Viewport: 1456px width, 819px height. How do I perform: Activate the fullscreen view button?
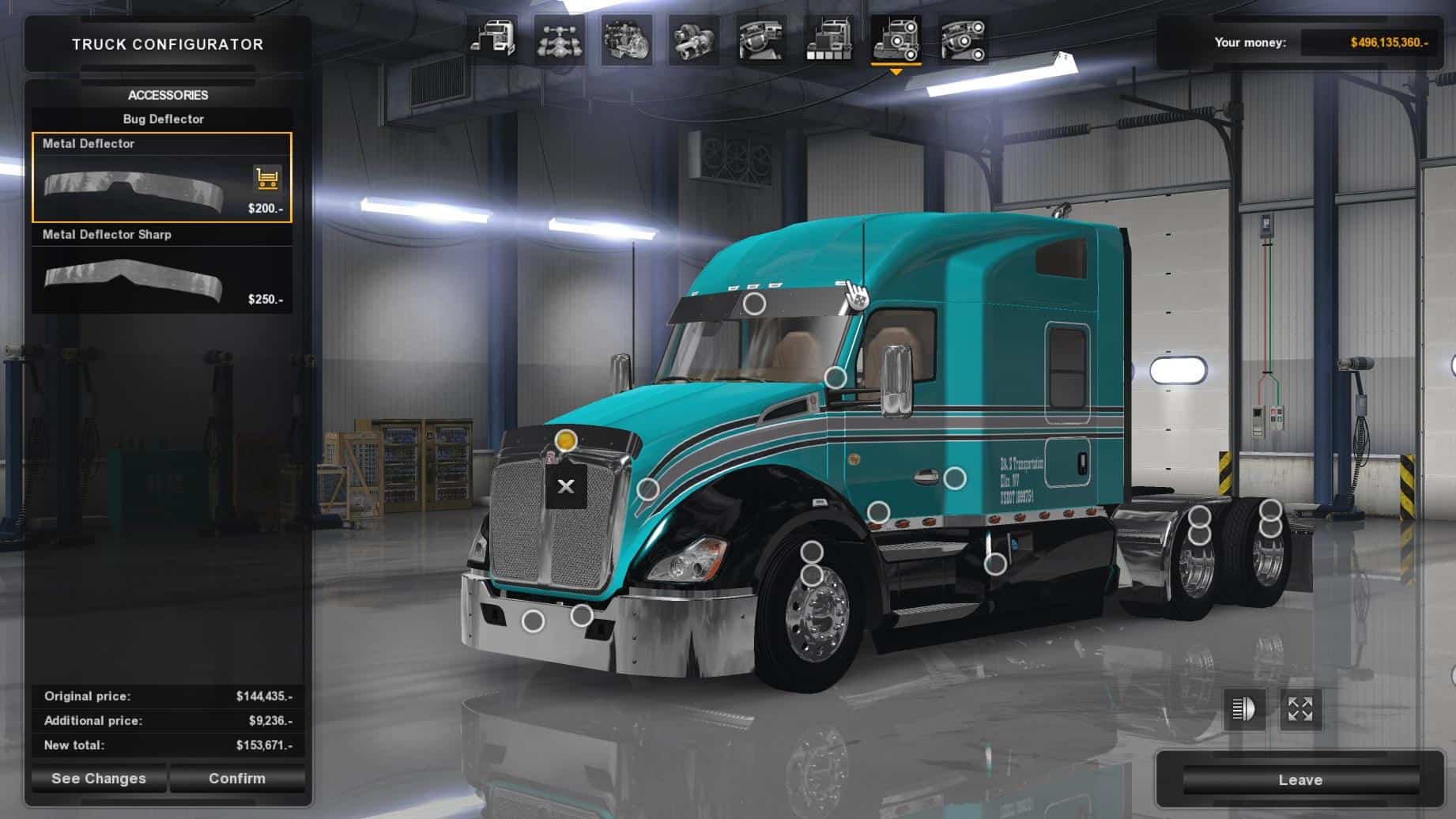coord(1300,709)
